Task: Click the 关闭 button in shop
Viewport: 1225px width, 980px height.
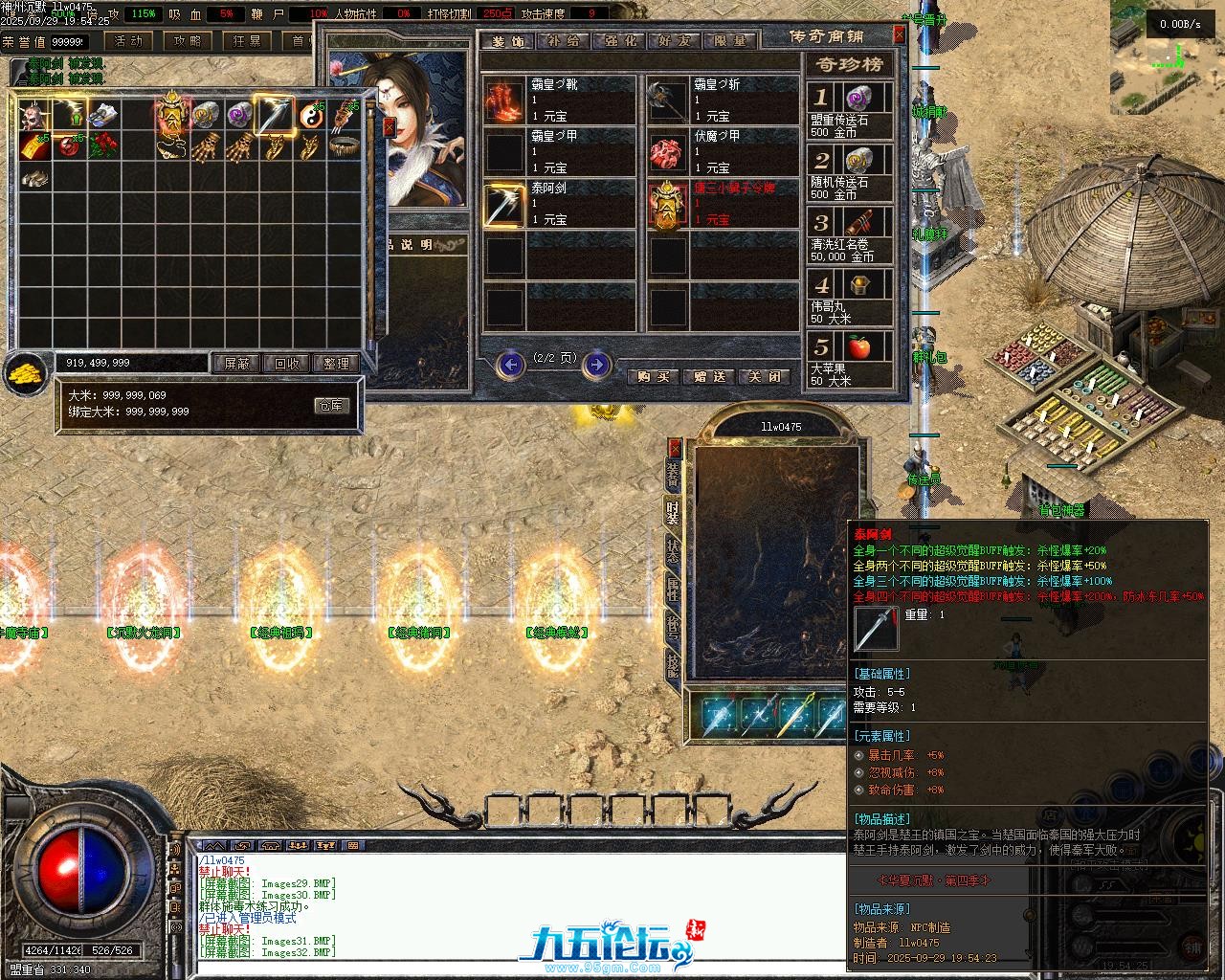Action: pos(765,377)
